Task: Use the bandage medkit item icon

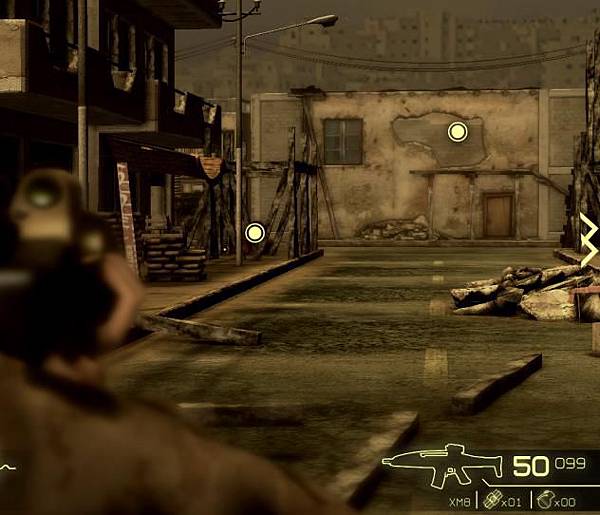Action: click(x=492, y=500)
